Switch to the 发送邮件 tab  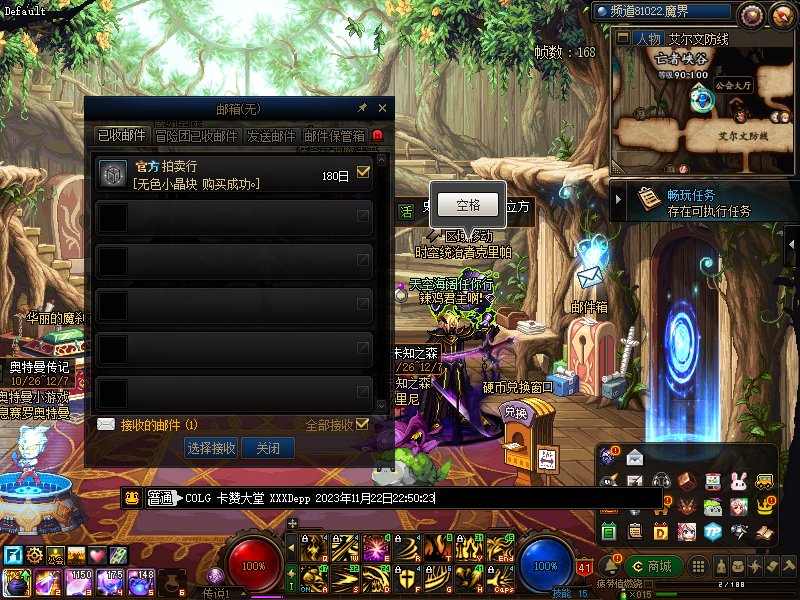point(271,136)
